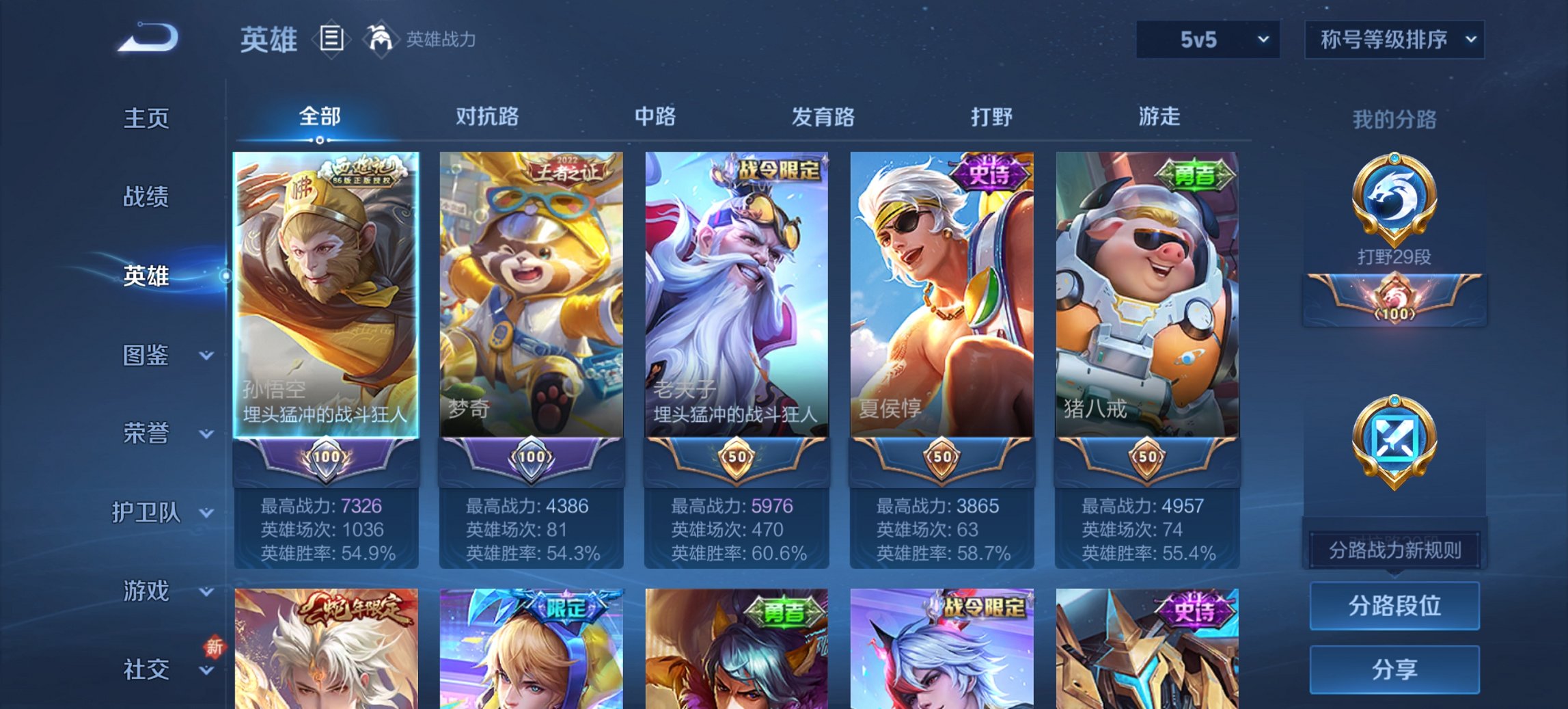This screenshot has width=1568, height=709.
Task: Click the 英雄战力 compass icon at the top
Action: 381,39
